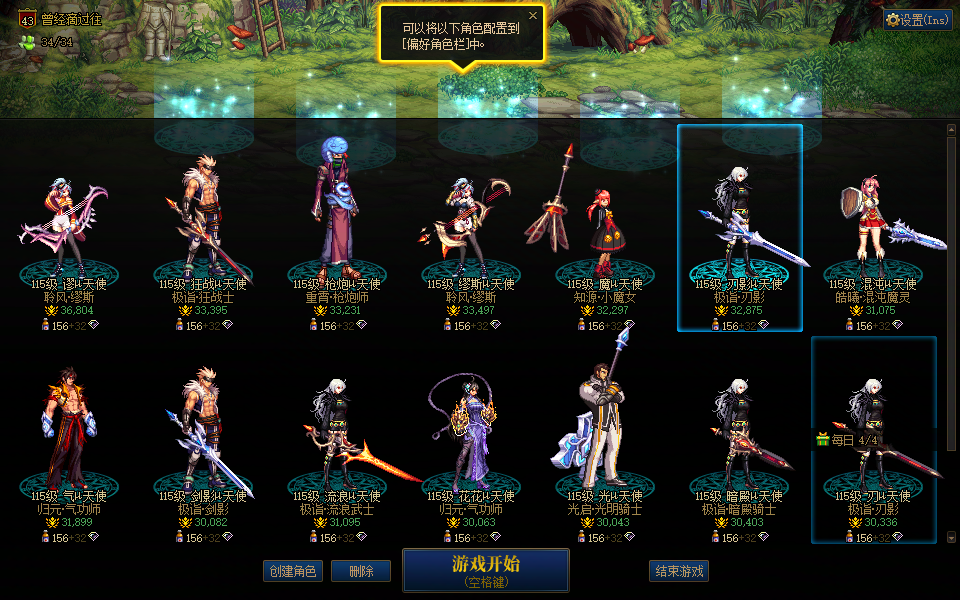Click the scrollbar's down arrow
Screen dimensions: 960x600
click(x=951, y=537)
